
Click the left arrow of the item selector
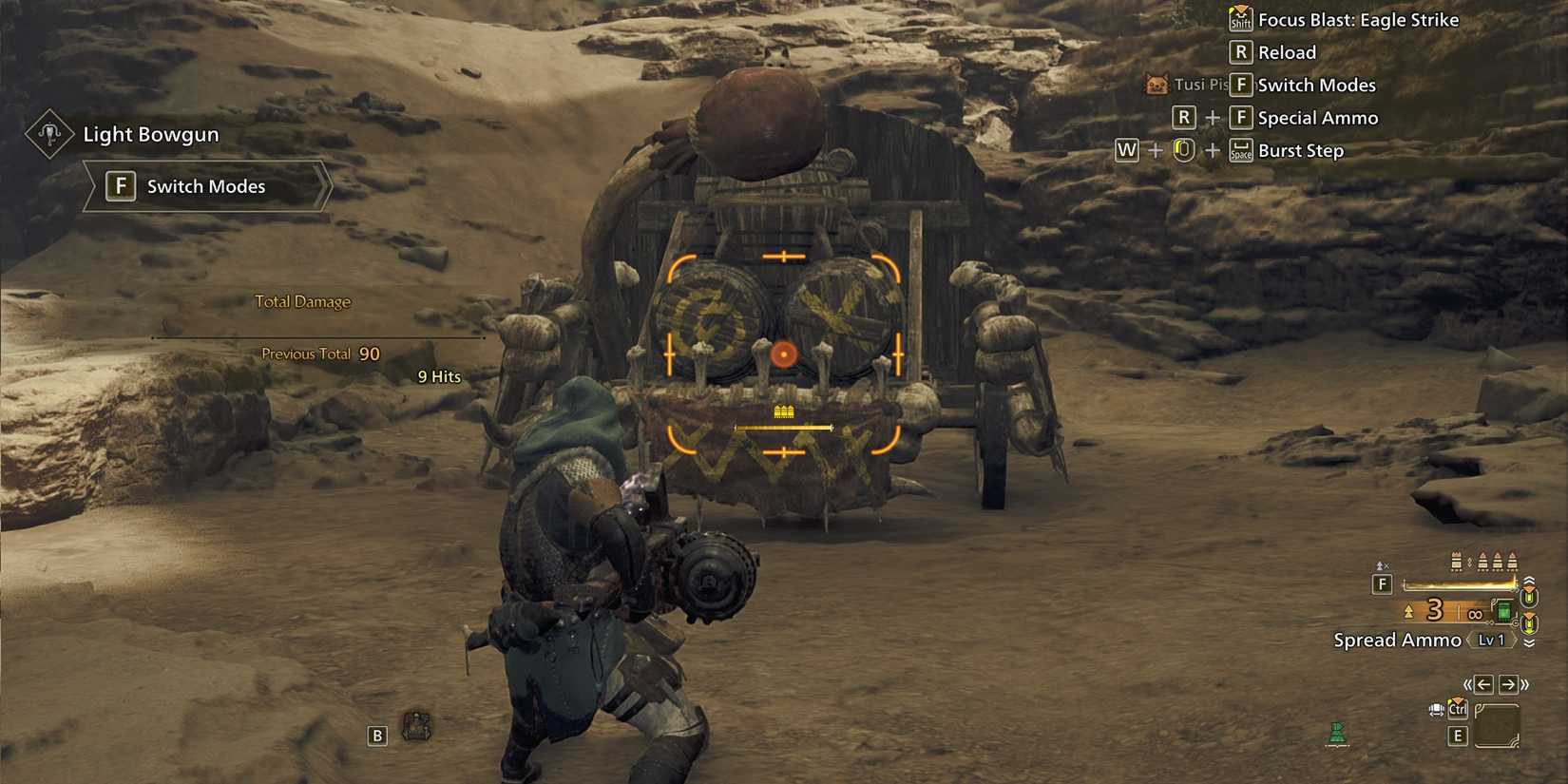(1482, 682)
